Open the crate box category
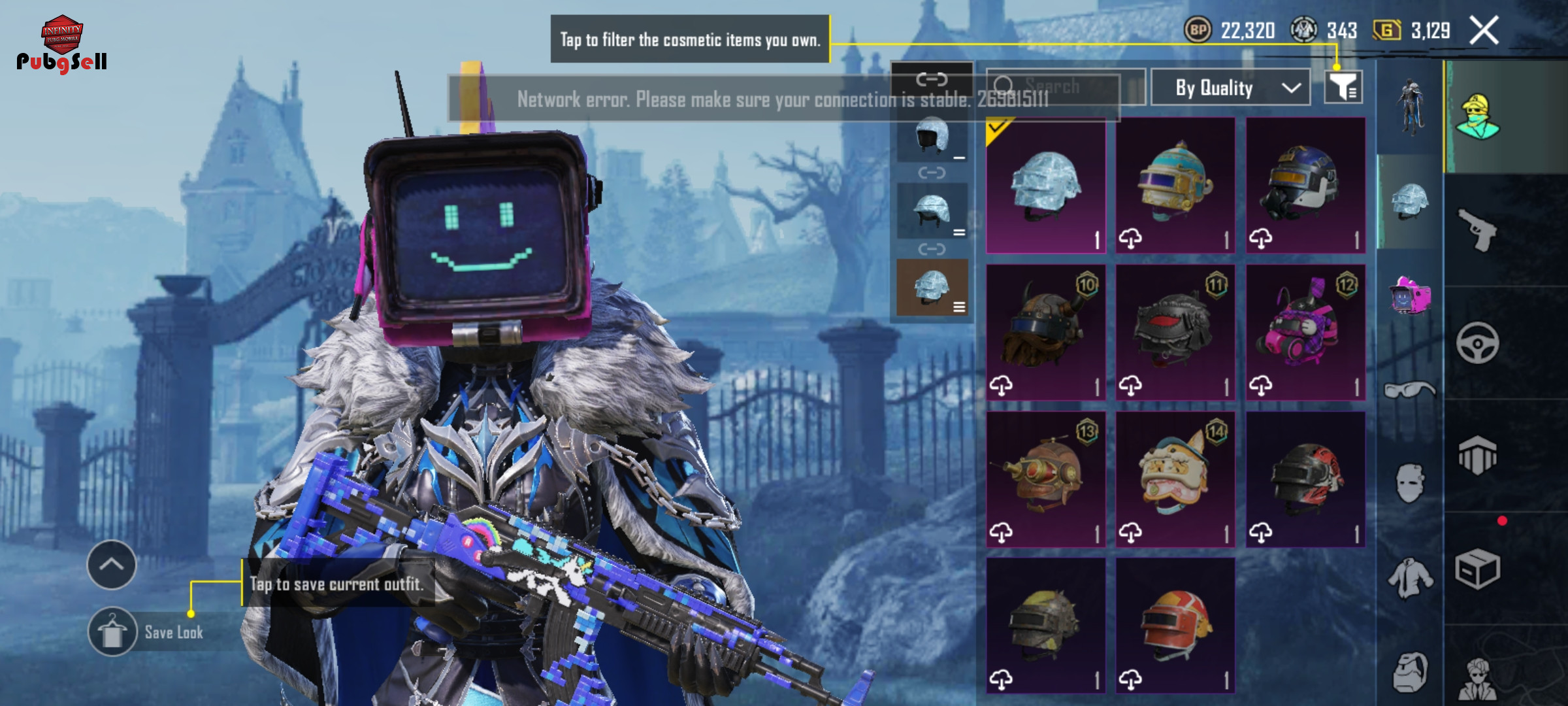Image resolution: width=1568 pixels, height=706 pixels. tap(1477, 569)
